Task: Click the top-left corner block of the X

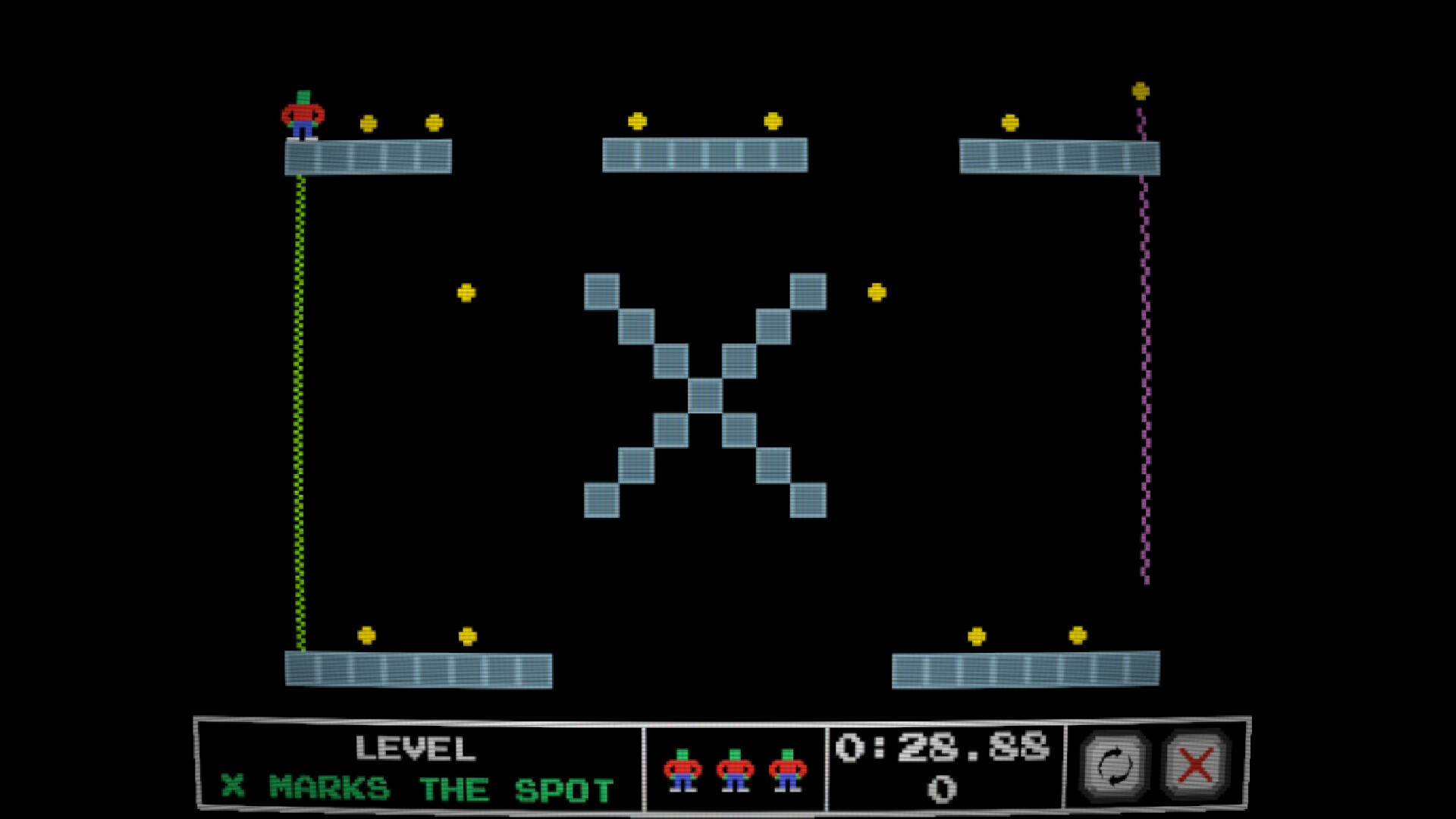Action: [602, 290]
